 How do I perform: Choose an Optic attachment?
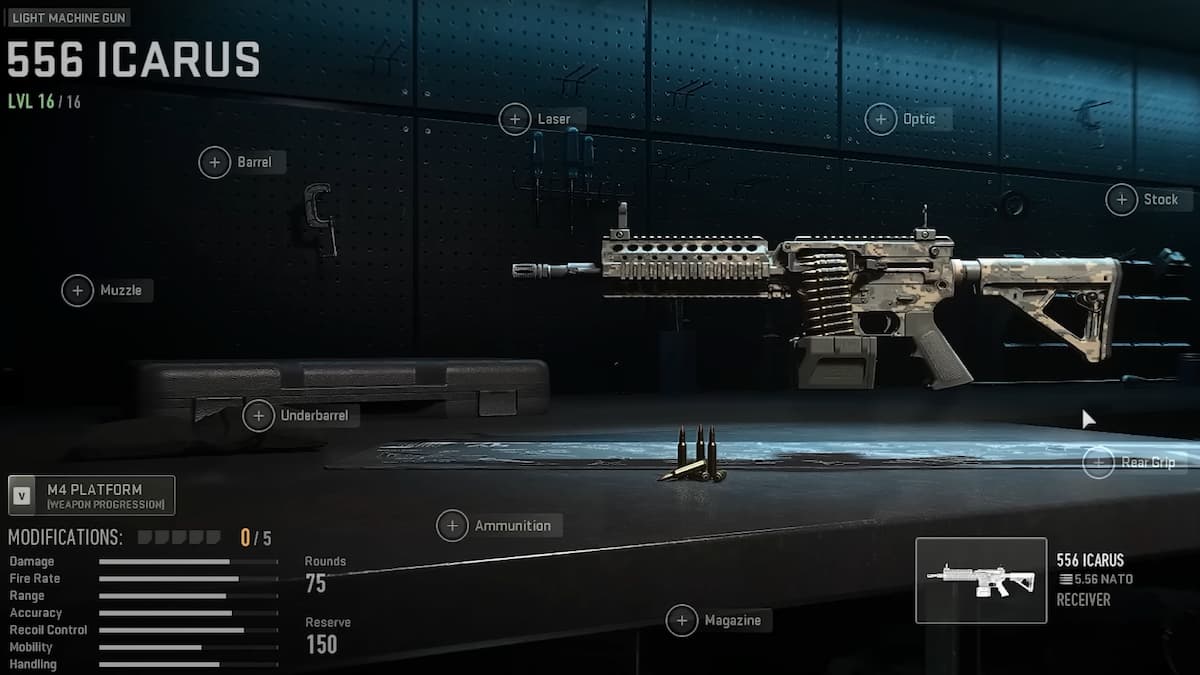coord(881,120)
